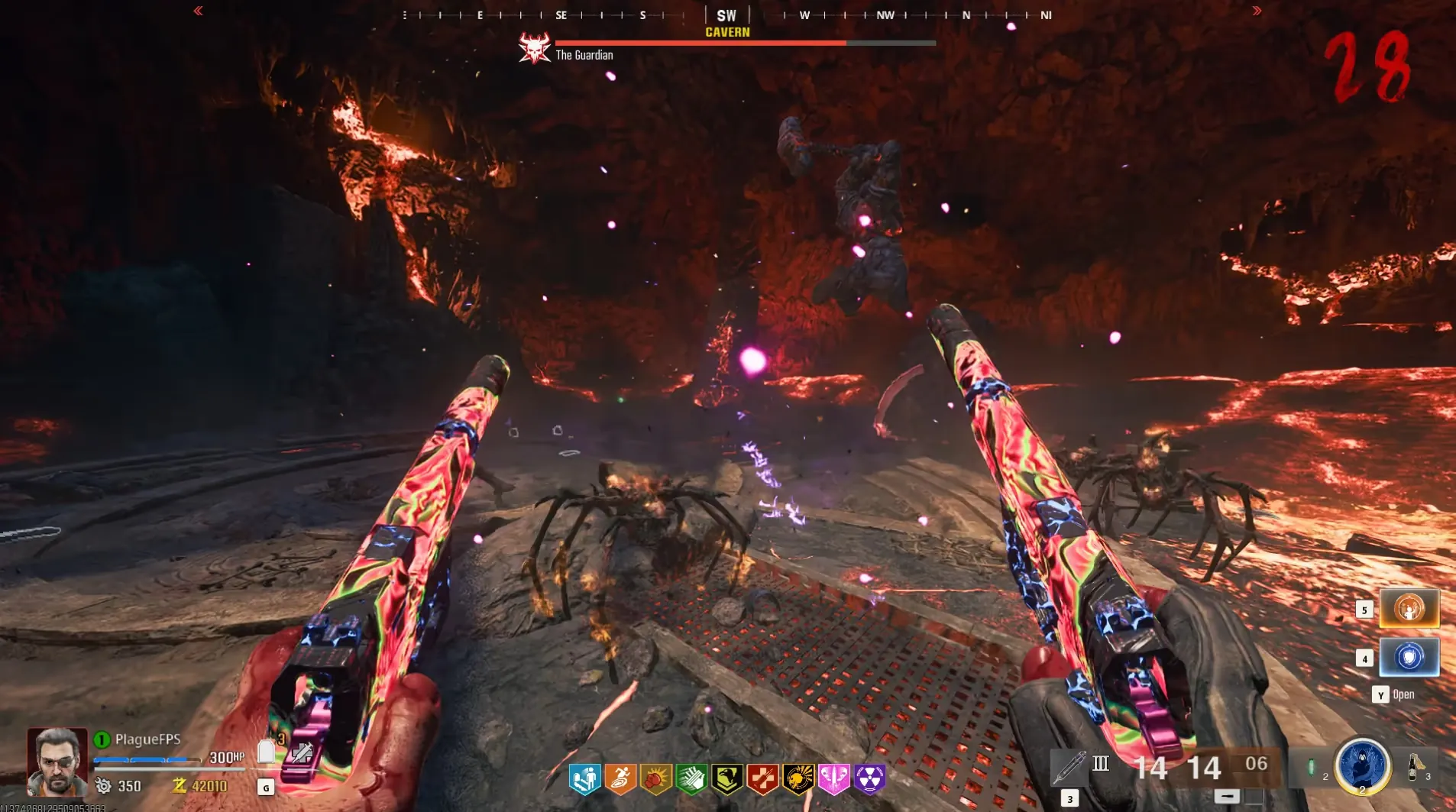Select the green tactical equipment slot
Image resolution: width=1456 pixels, height=812 pixels.
[x=1311, y=767]
